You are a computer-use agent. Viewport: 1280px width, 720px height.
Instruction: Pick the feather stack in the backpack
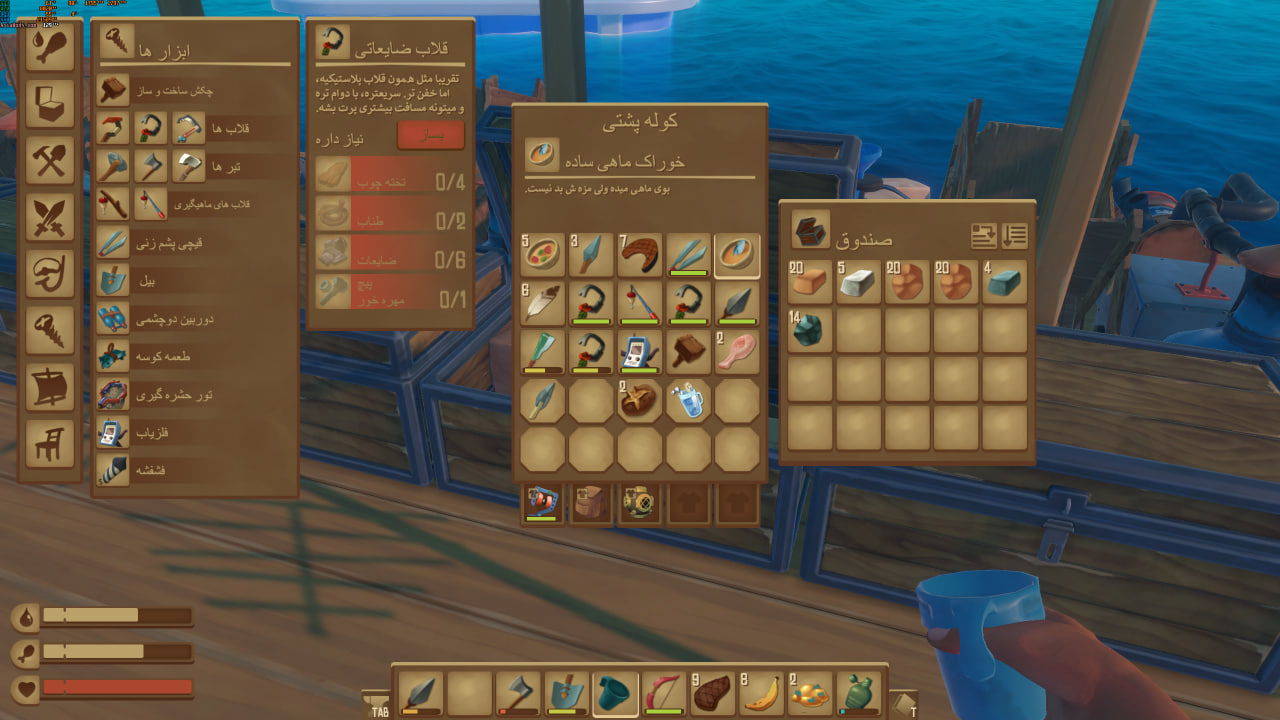coord(541,303)
